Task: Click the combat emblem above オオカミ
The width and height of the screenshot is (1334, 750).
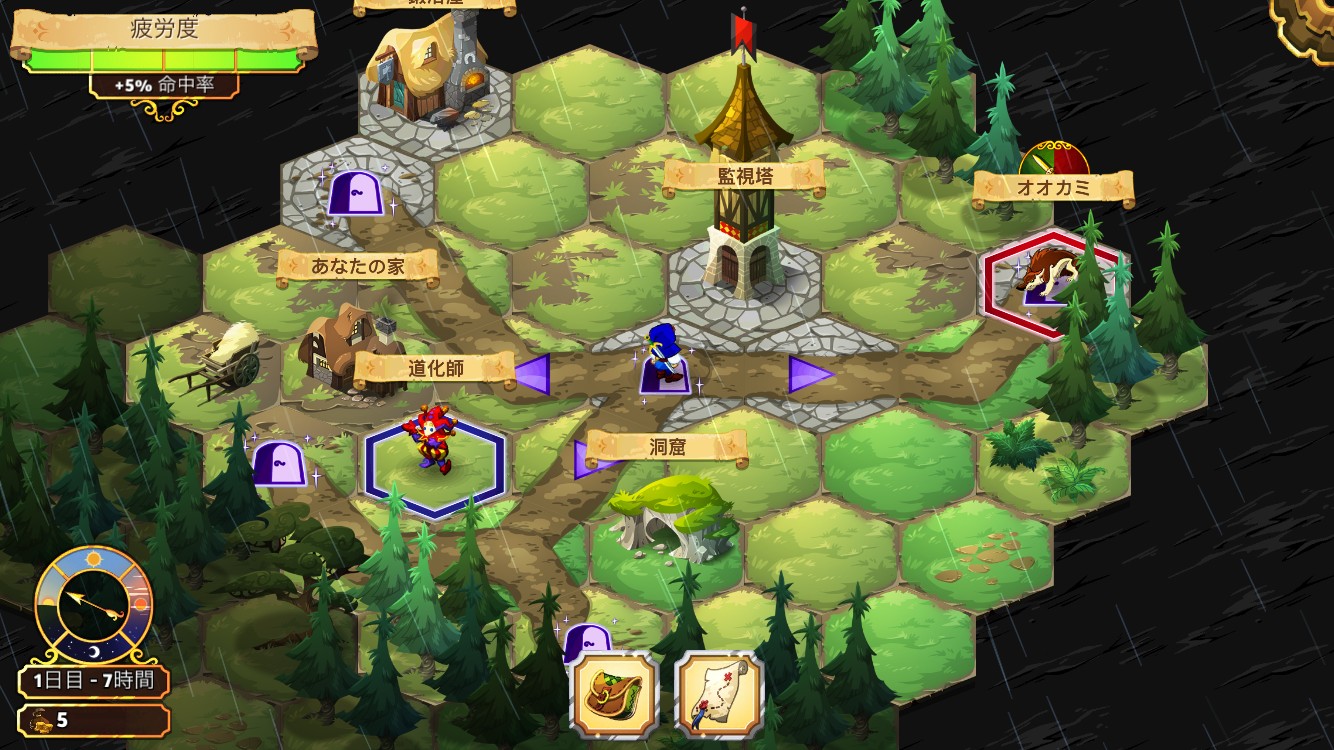Action: click(1053, 158)
